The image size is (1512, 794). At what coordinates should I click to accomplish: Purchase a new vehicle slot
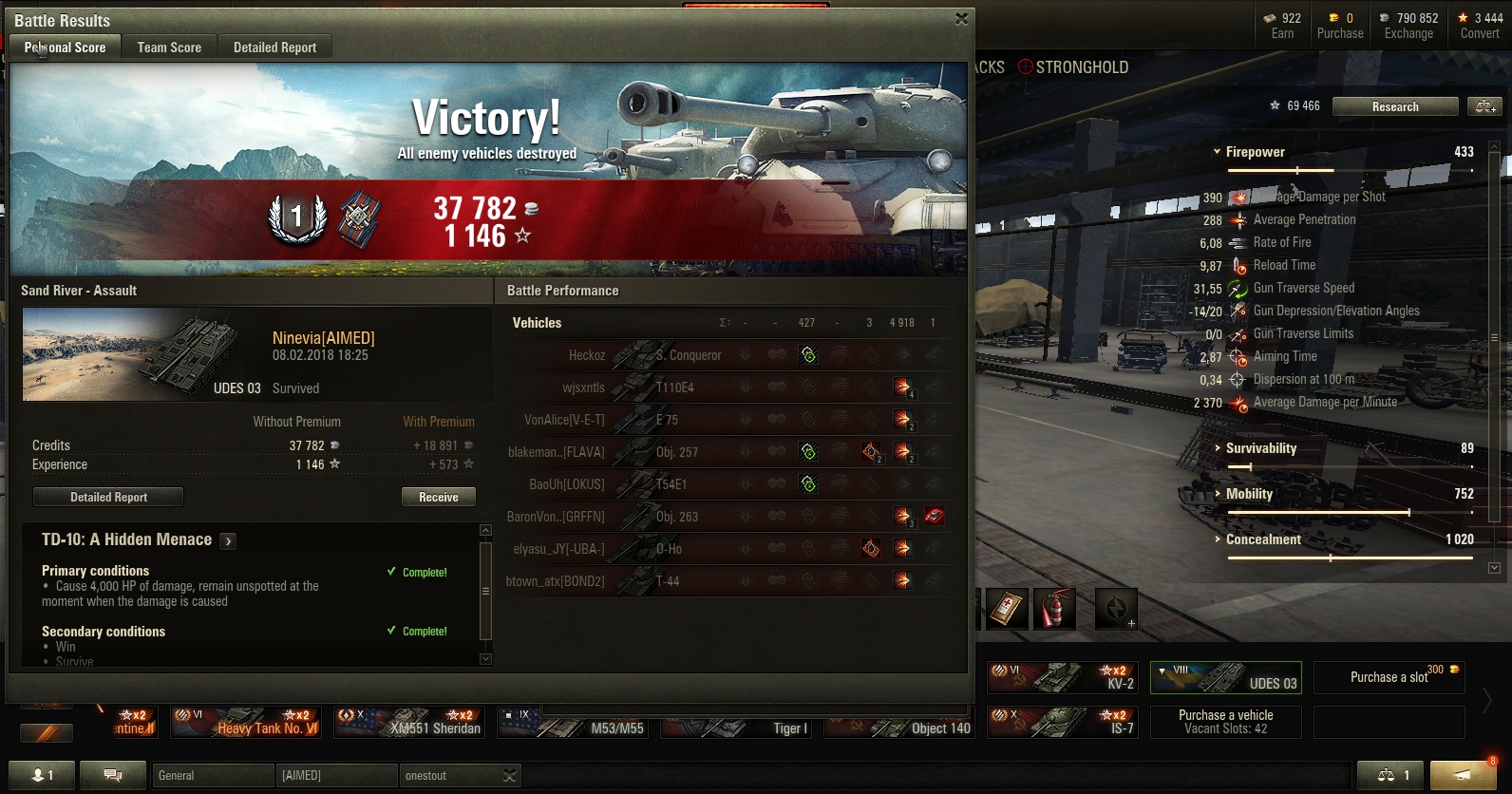(1389, 677)
